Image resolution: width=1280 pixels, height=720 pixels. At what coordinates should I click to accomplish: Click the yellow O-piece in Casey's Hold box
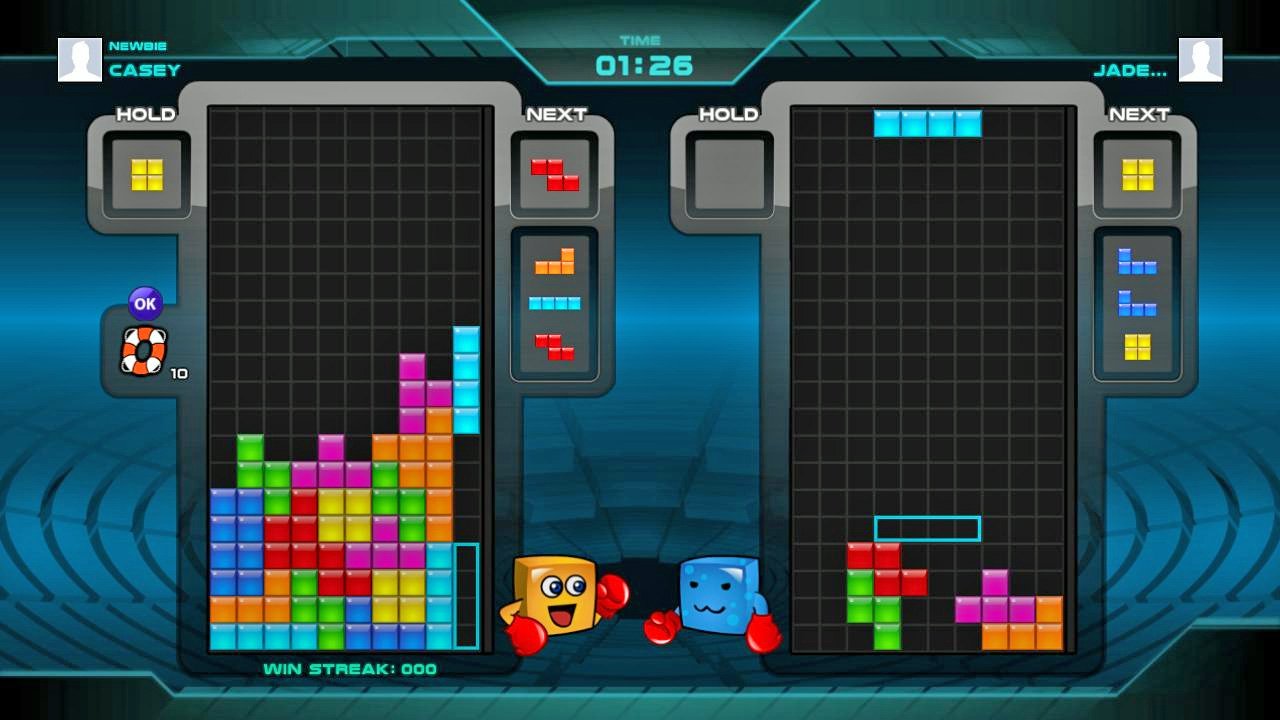tap(145, 175)
